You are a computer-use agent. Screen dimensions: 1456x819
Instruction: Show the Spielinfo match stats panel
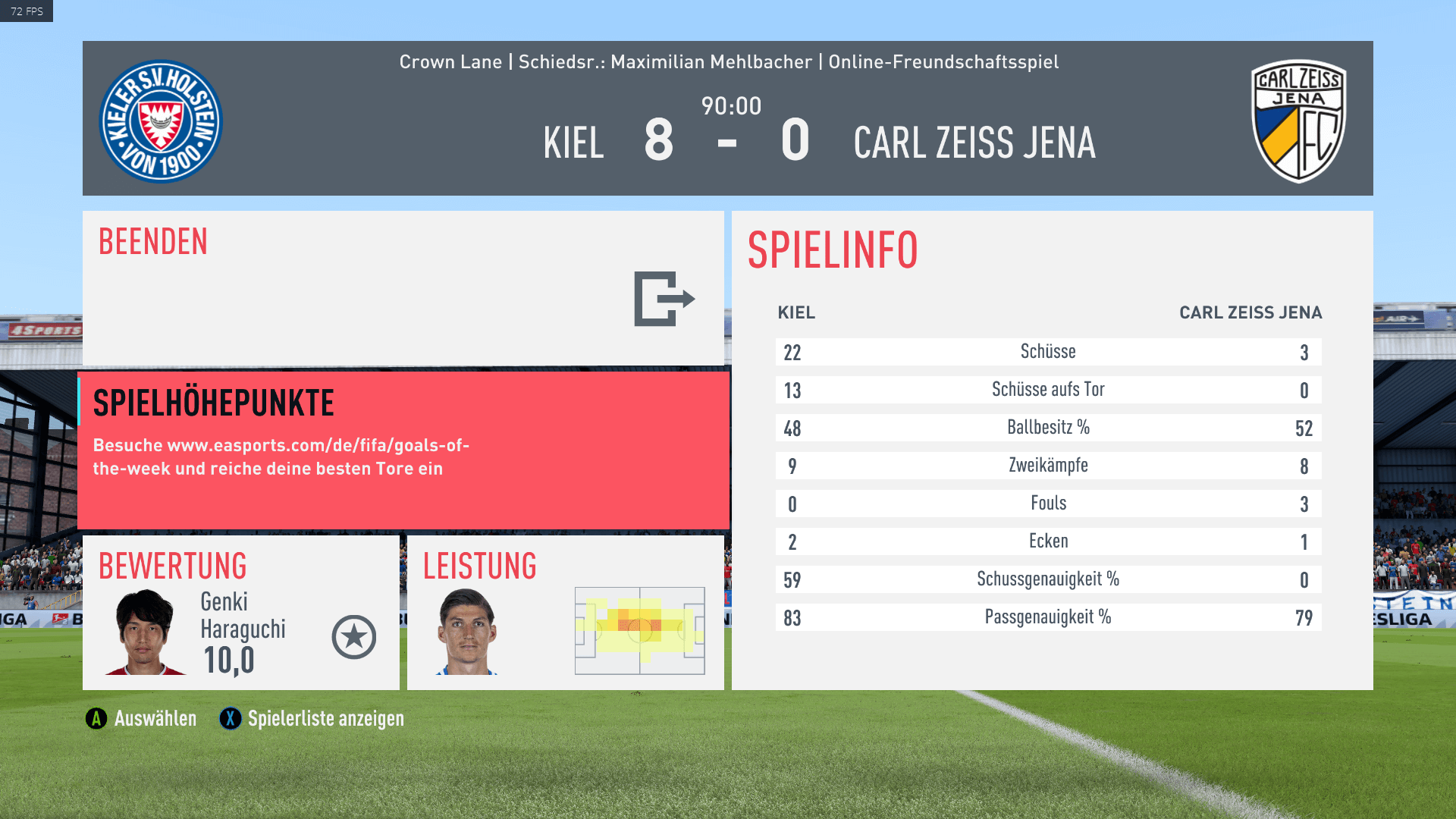(x=1052, y=450)
